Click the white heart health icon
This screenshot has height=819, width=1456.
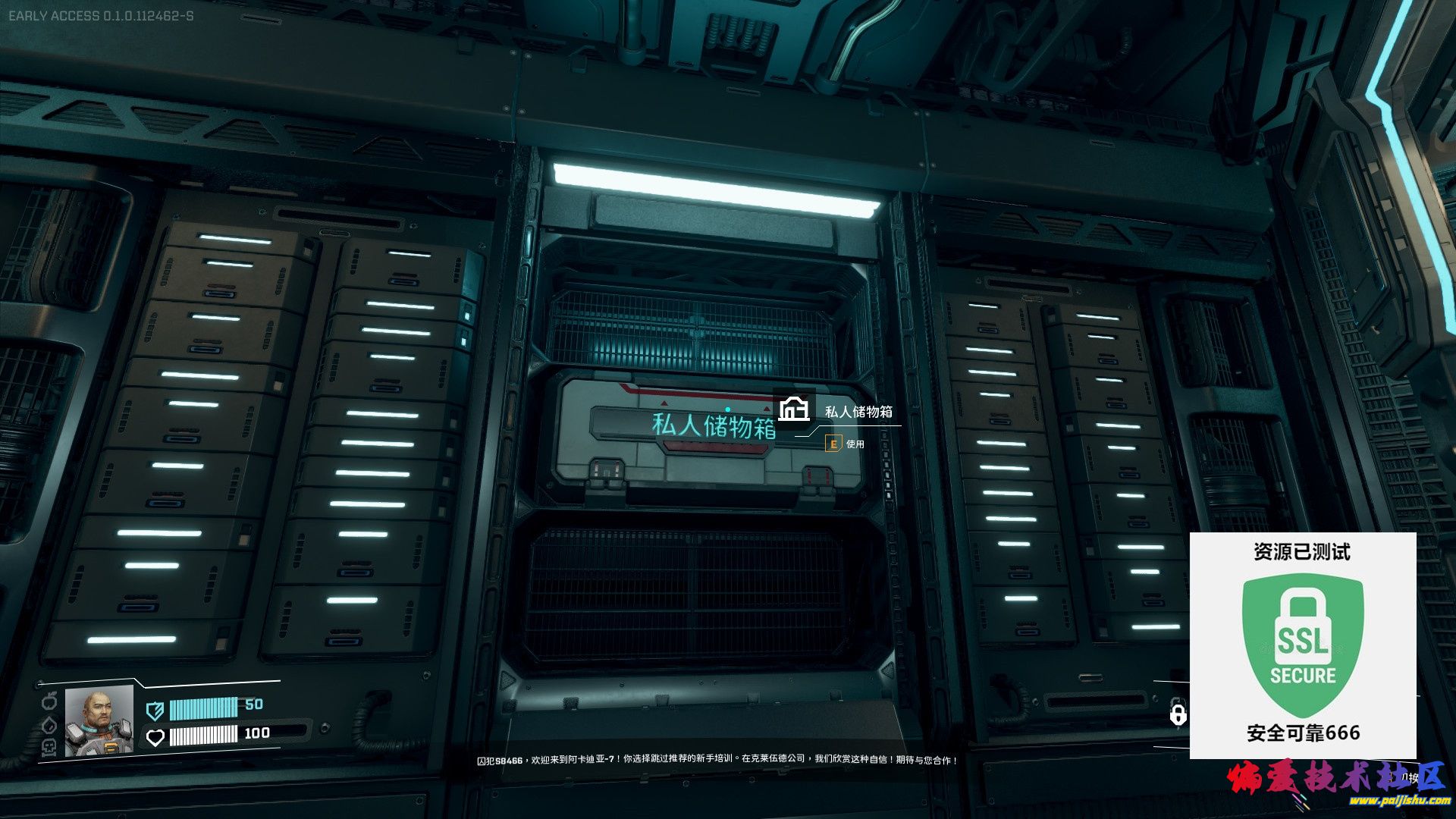pos(155,737)
